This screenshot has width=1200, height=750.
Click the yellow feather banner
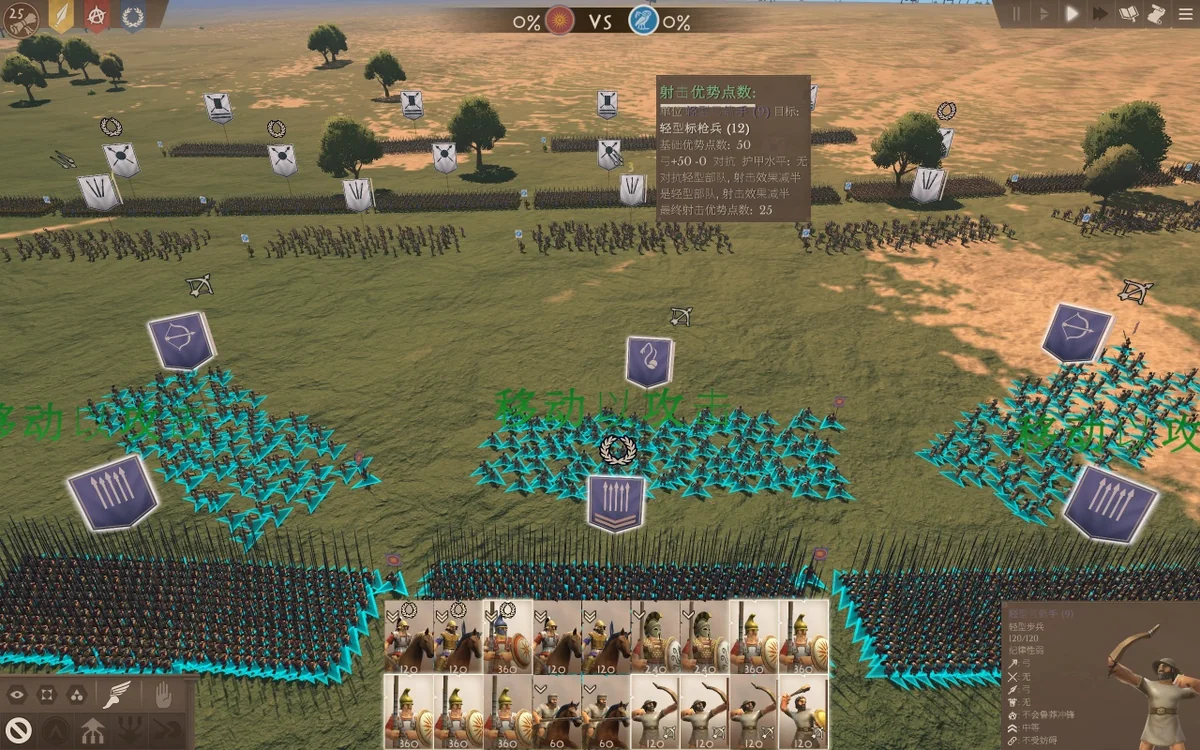click(62, 16)
